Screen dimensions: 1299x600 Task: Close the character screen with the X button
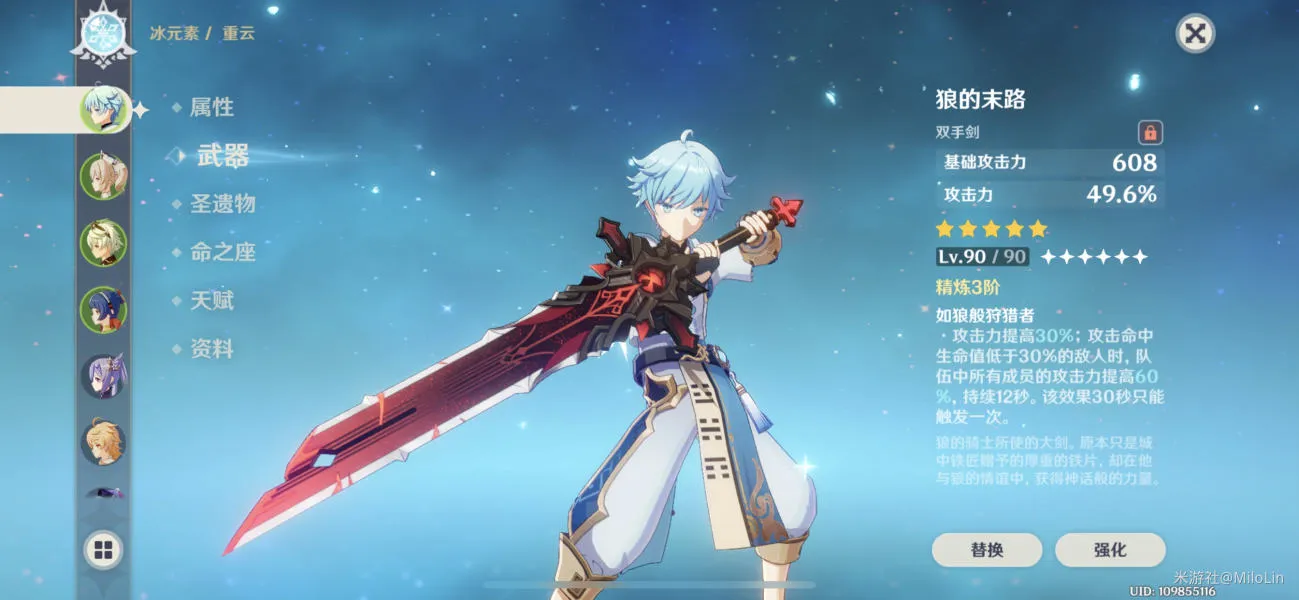pos(1194,34)
